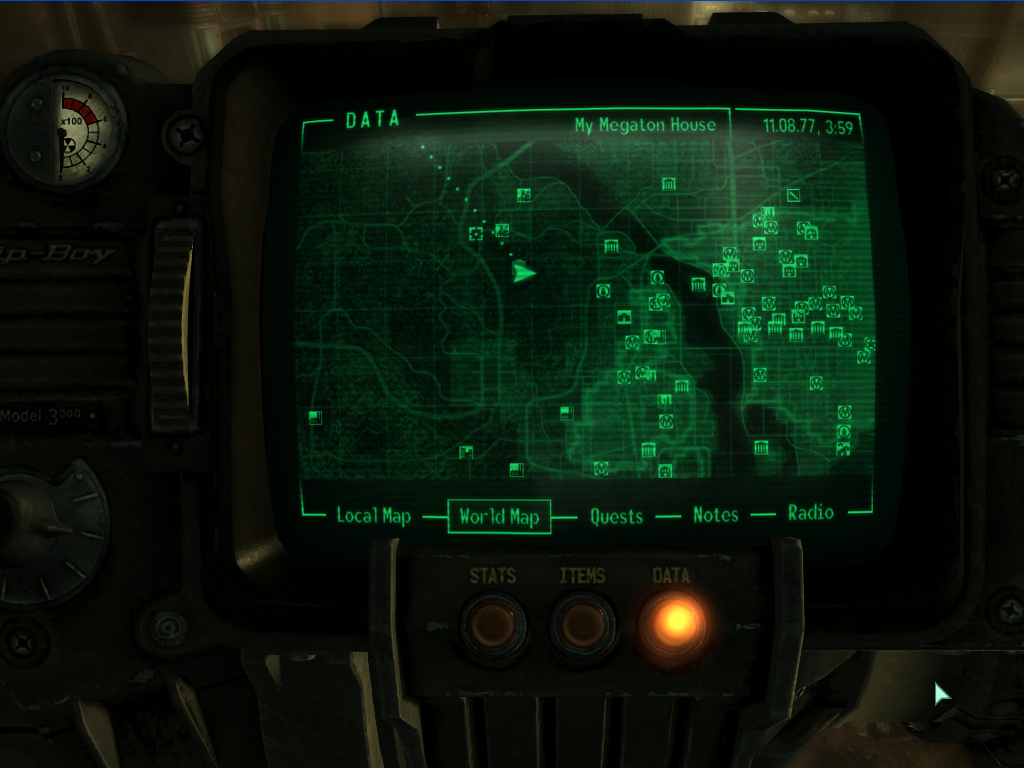Viewport: 1024px width, 768px height.
Task: Open the ITEMS section button
Action: (582, 626)
